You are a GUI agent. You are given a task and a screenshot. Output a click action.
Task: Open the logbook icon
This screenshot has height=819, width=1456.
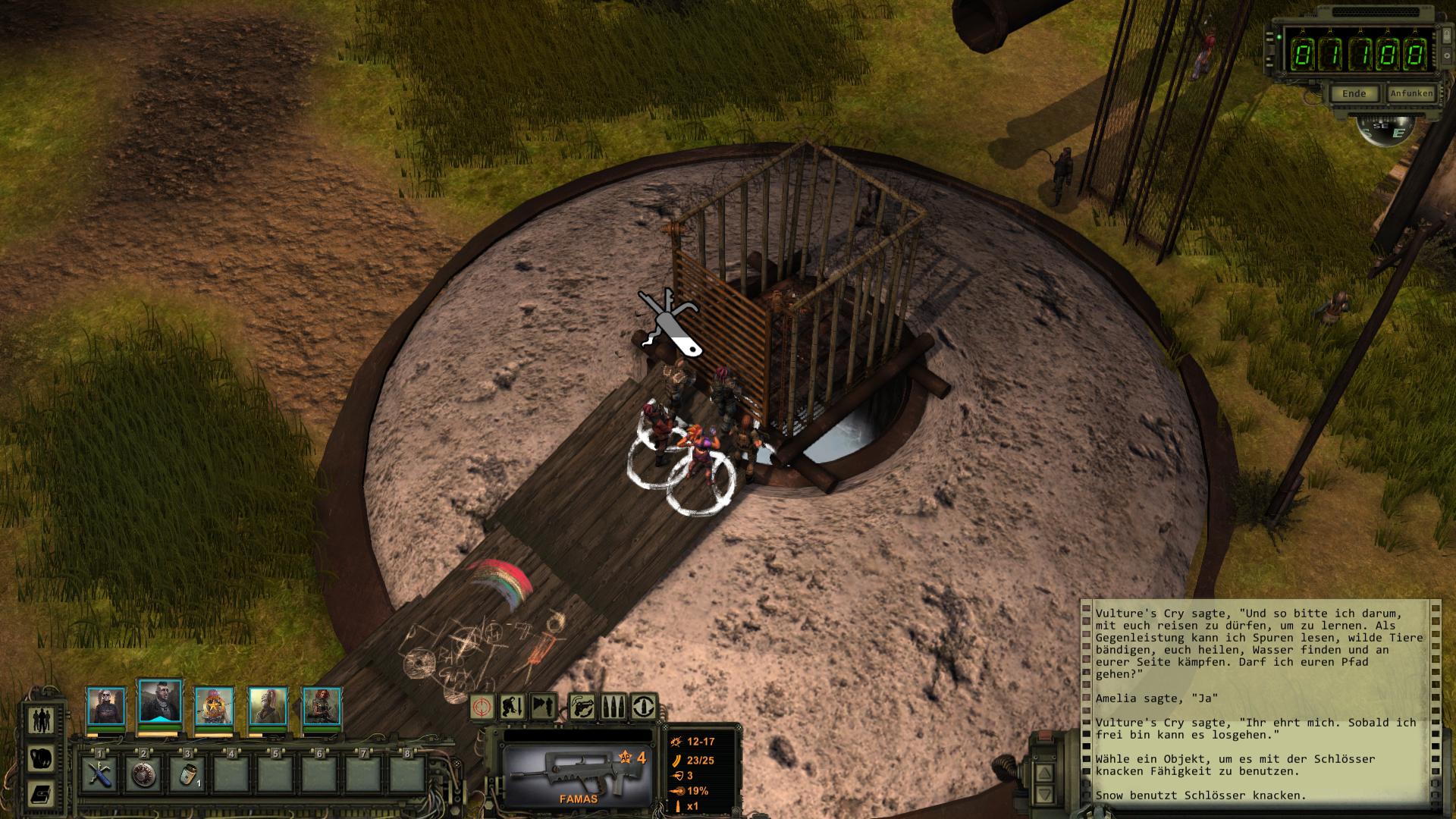40,794
